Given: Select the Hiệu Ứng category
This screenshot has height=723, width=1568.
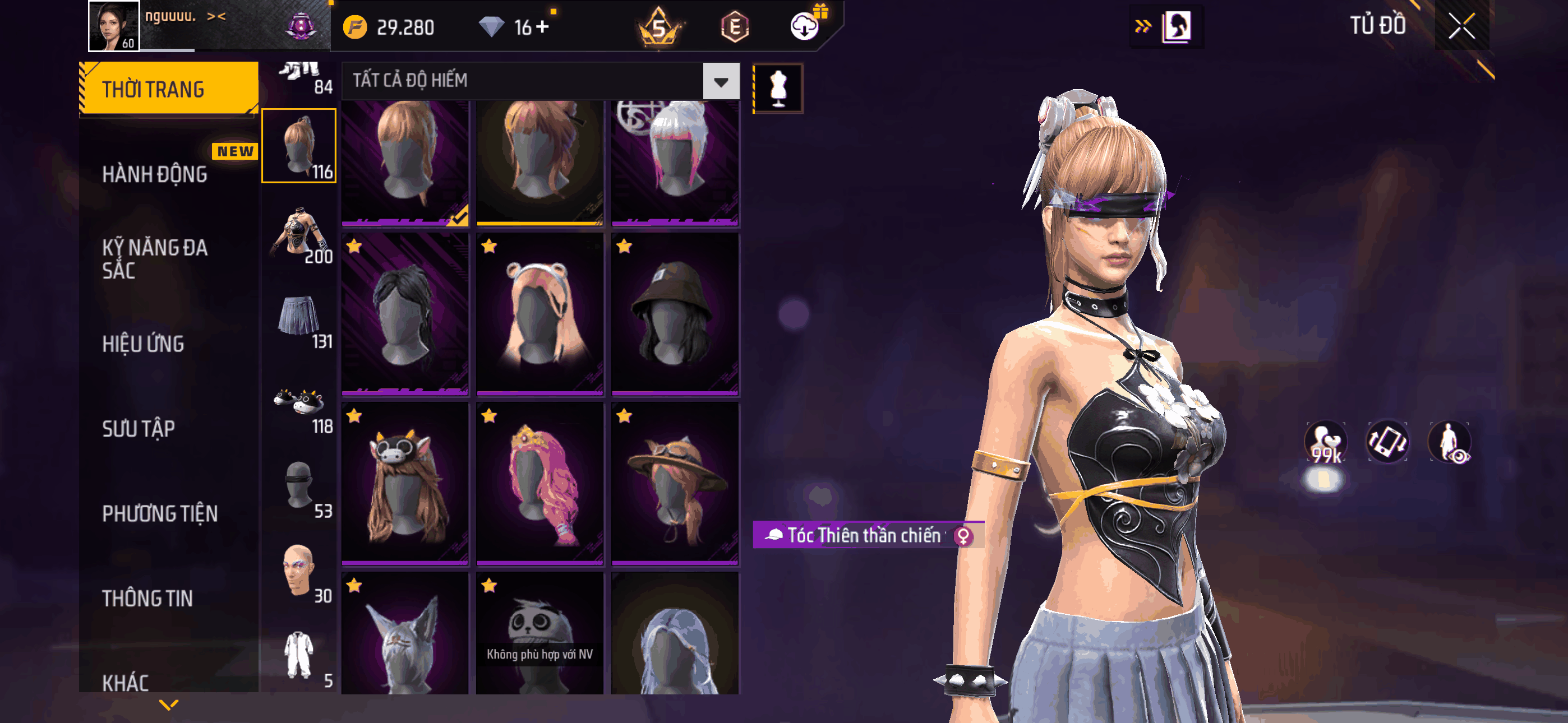Looking at the screenshot, I should point(143,344).
